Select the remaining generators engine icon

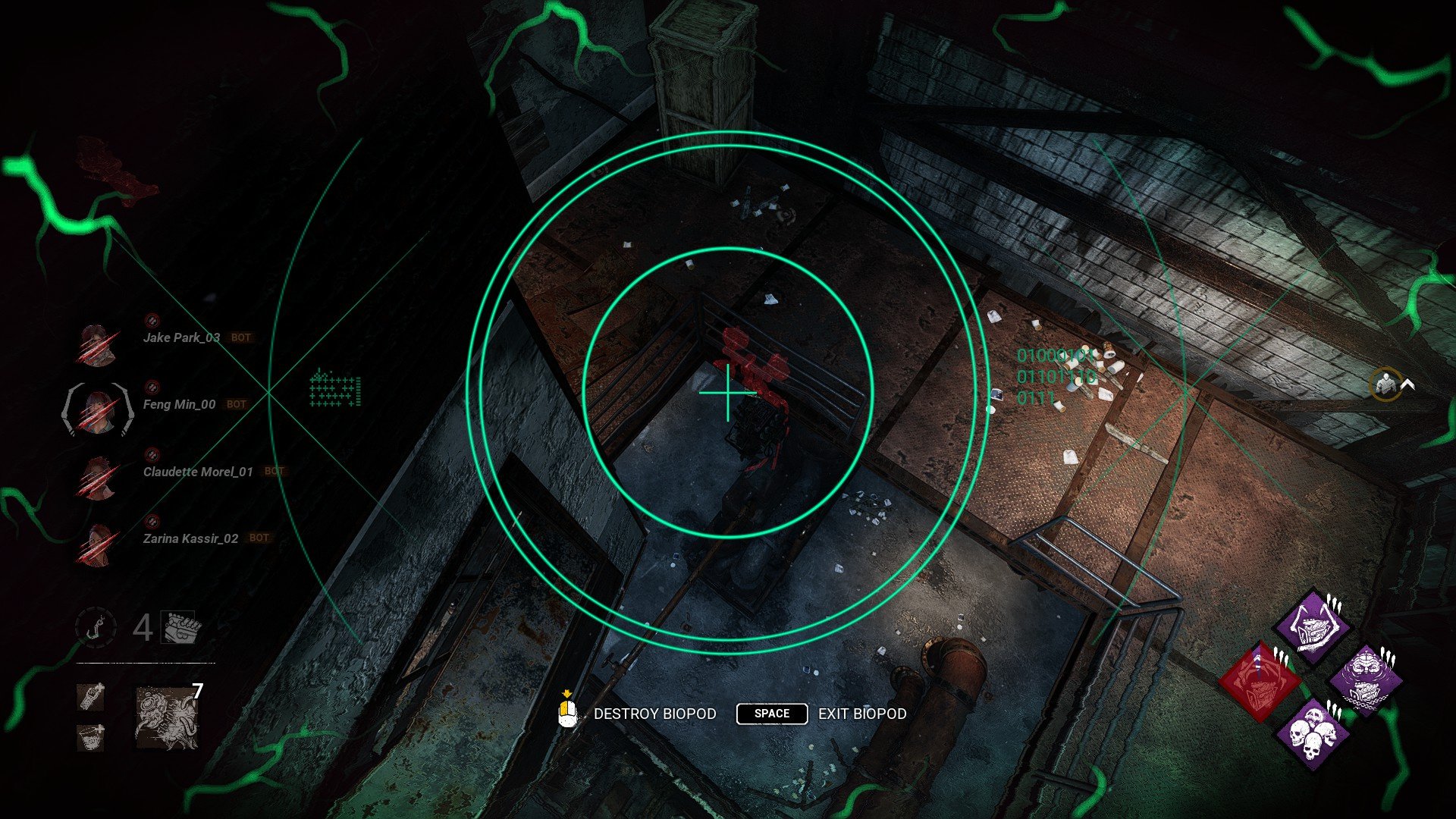pos(181,627)
